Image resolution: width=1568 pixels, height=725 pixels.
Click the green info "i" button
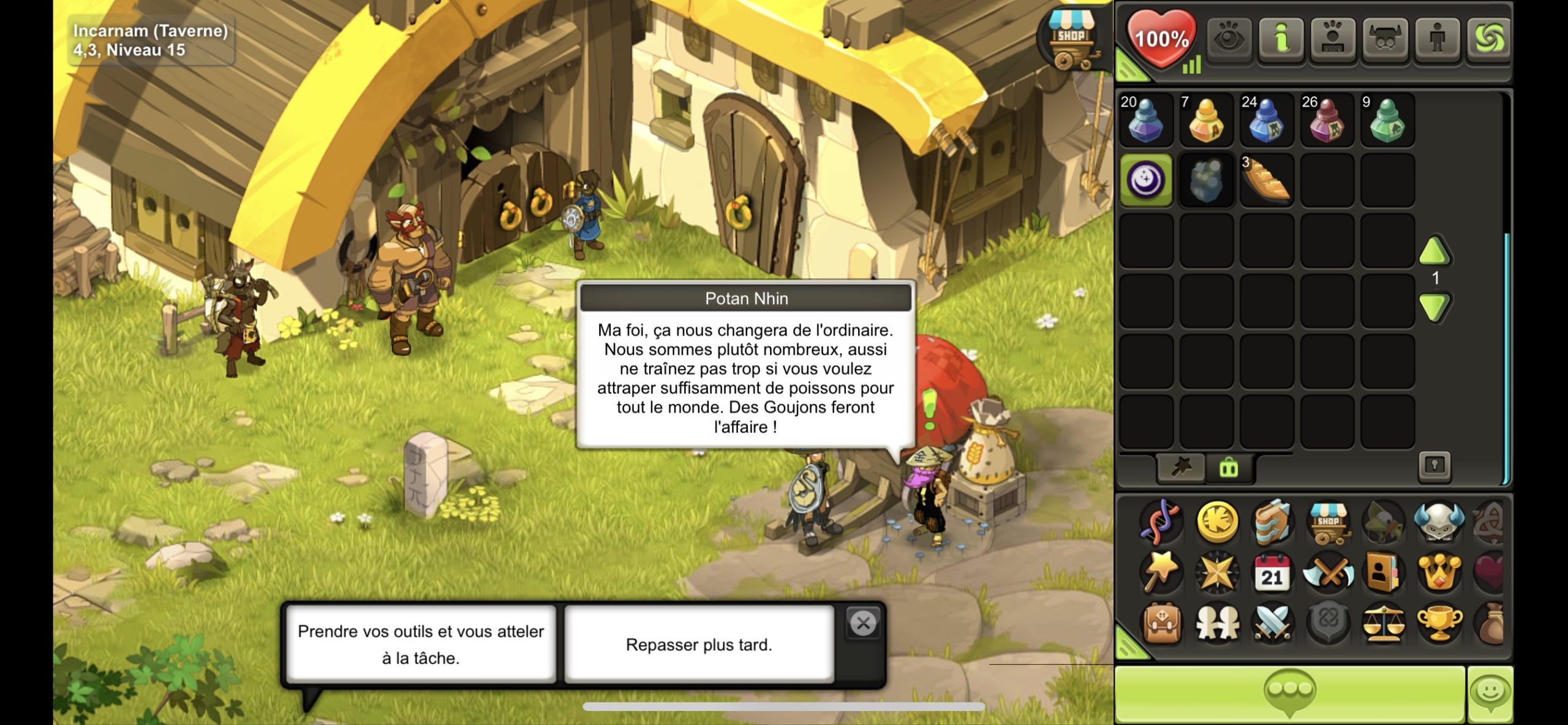1281,39
